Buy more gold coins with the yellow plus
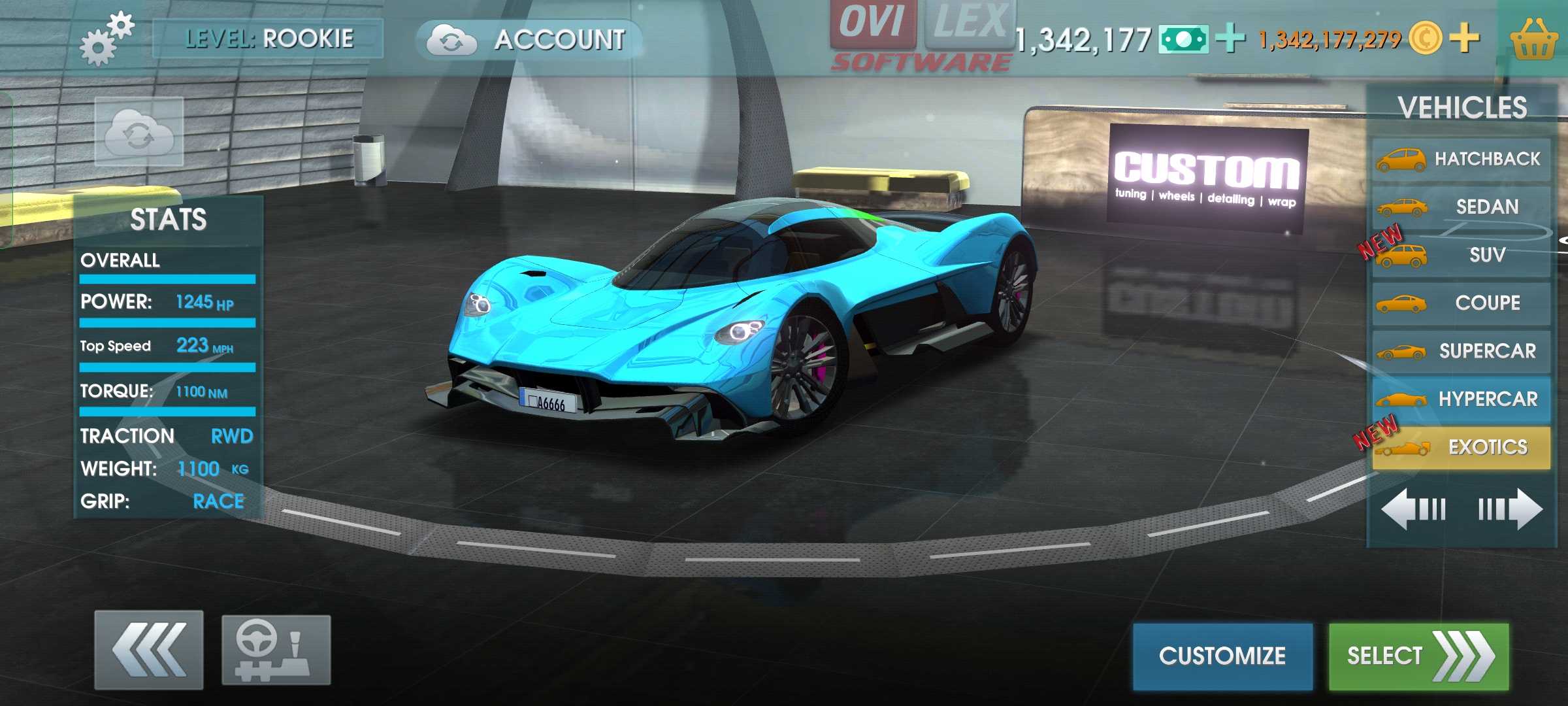 (1465, 37)
